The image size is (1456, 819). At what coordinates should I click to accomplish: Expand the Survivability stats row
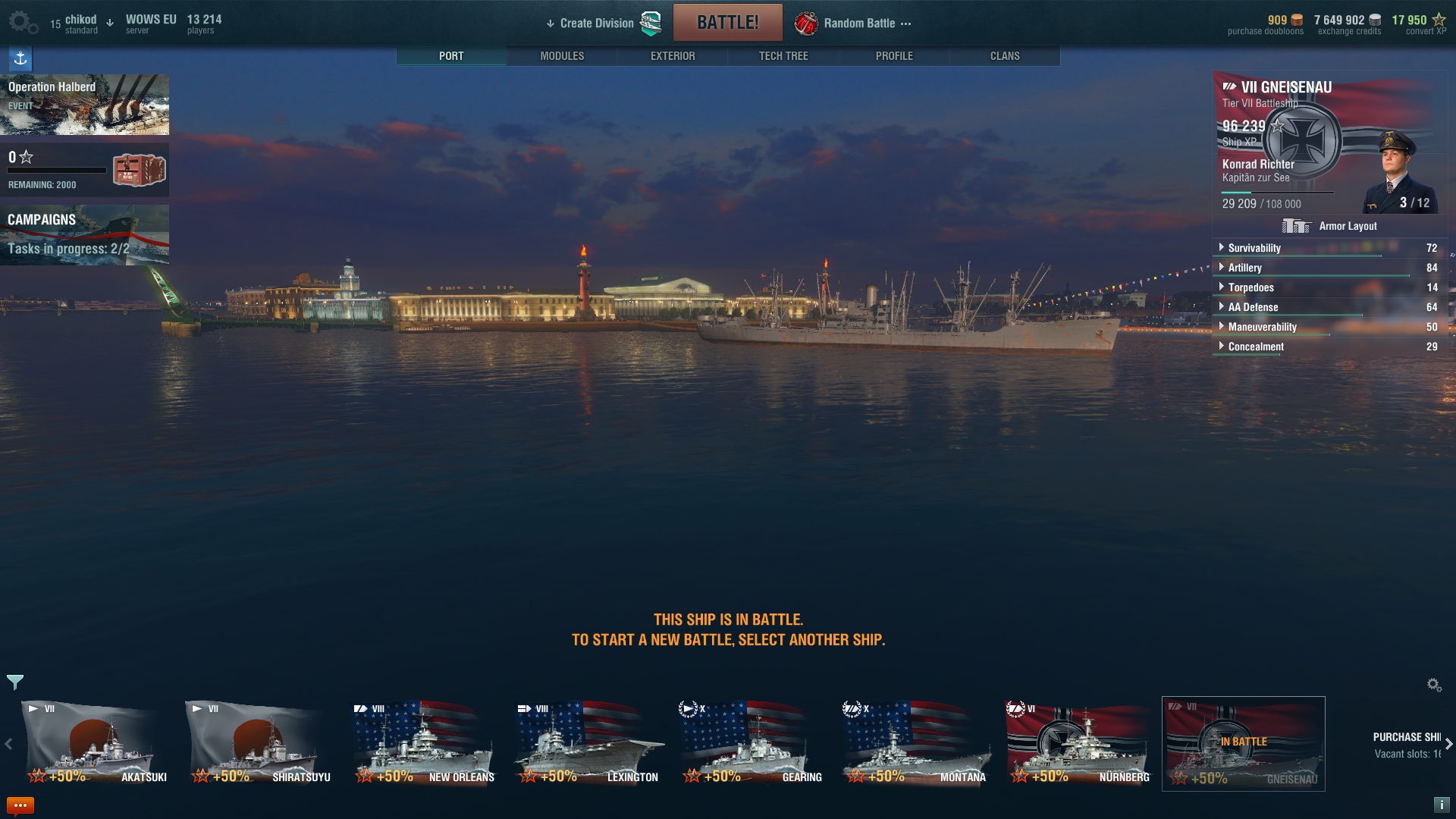point(1254,248)
